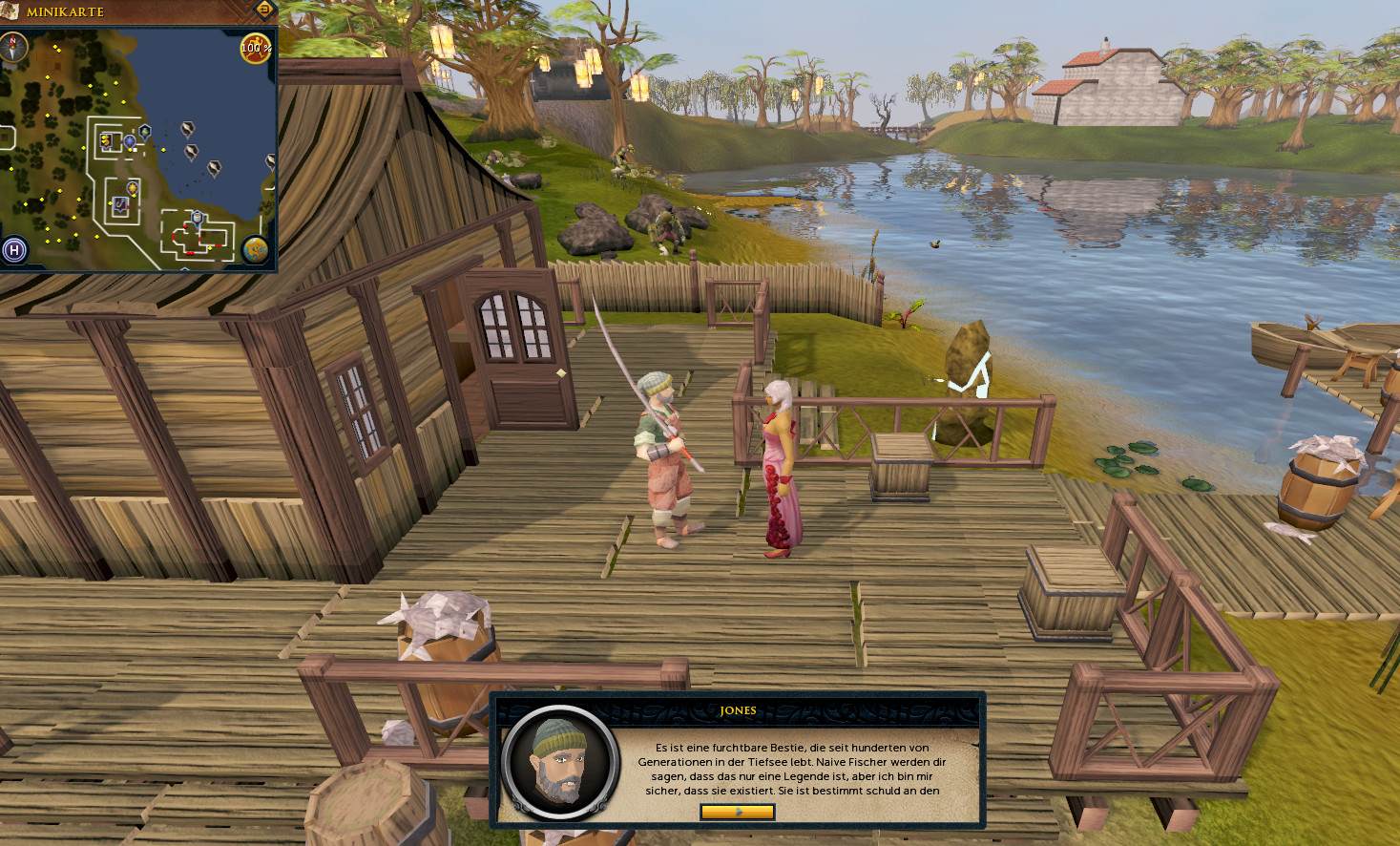Toggle run mode with the 100% energy orb
The height and width of the screenshot is (846, 1400).
[x=256, y=48]
